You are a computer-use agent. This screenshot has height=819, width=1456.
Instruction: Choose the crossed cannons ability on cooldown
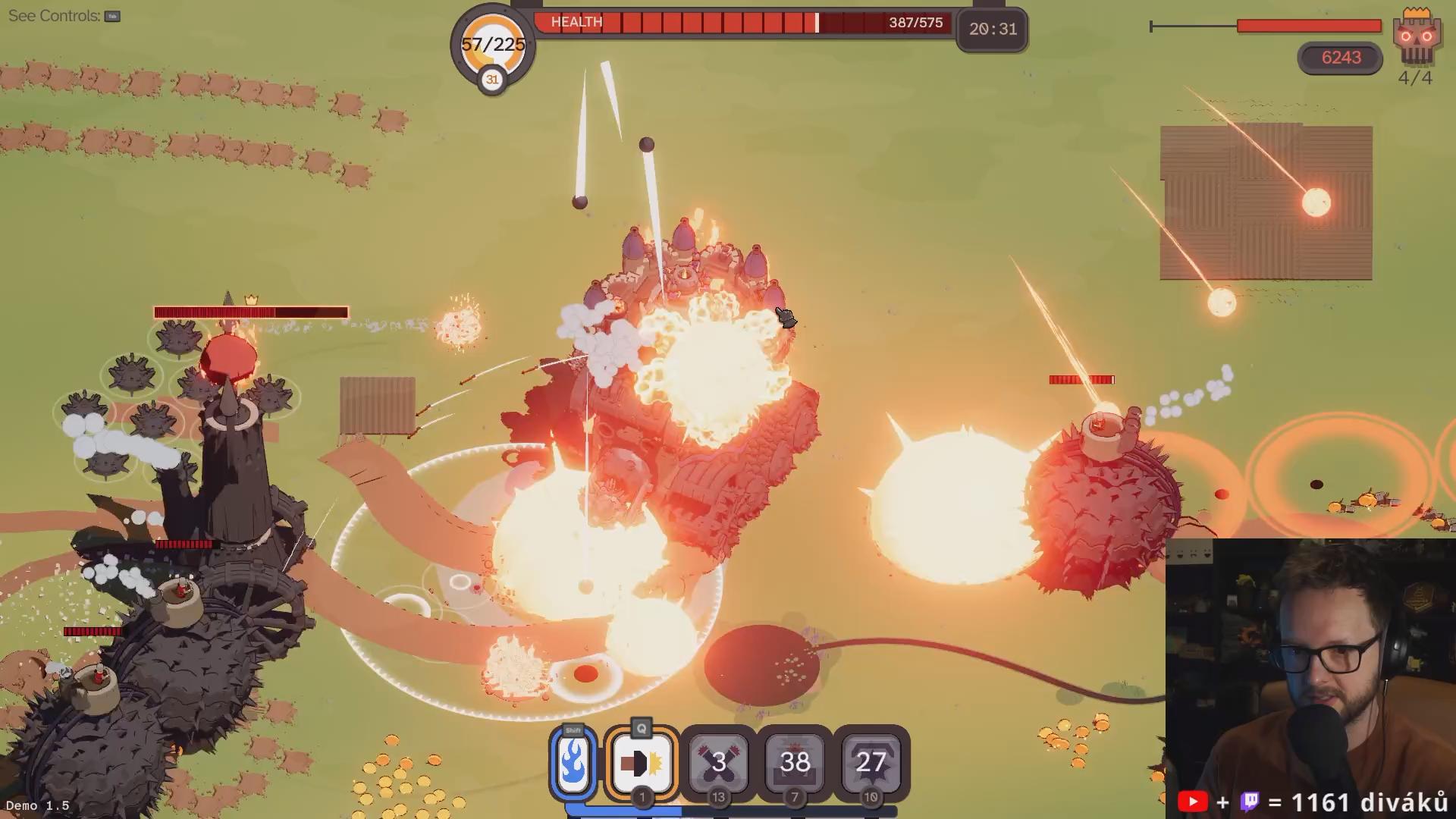[718, 763]
